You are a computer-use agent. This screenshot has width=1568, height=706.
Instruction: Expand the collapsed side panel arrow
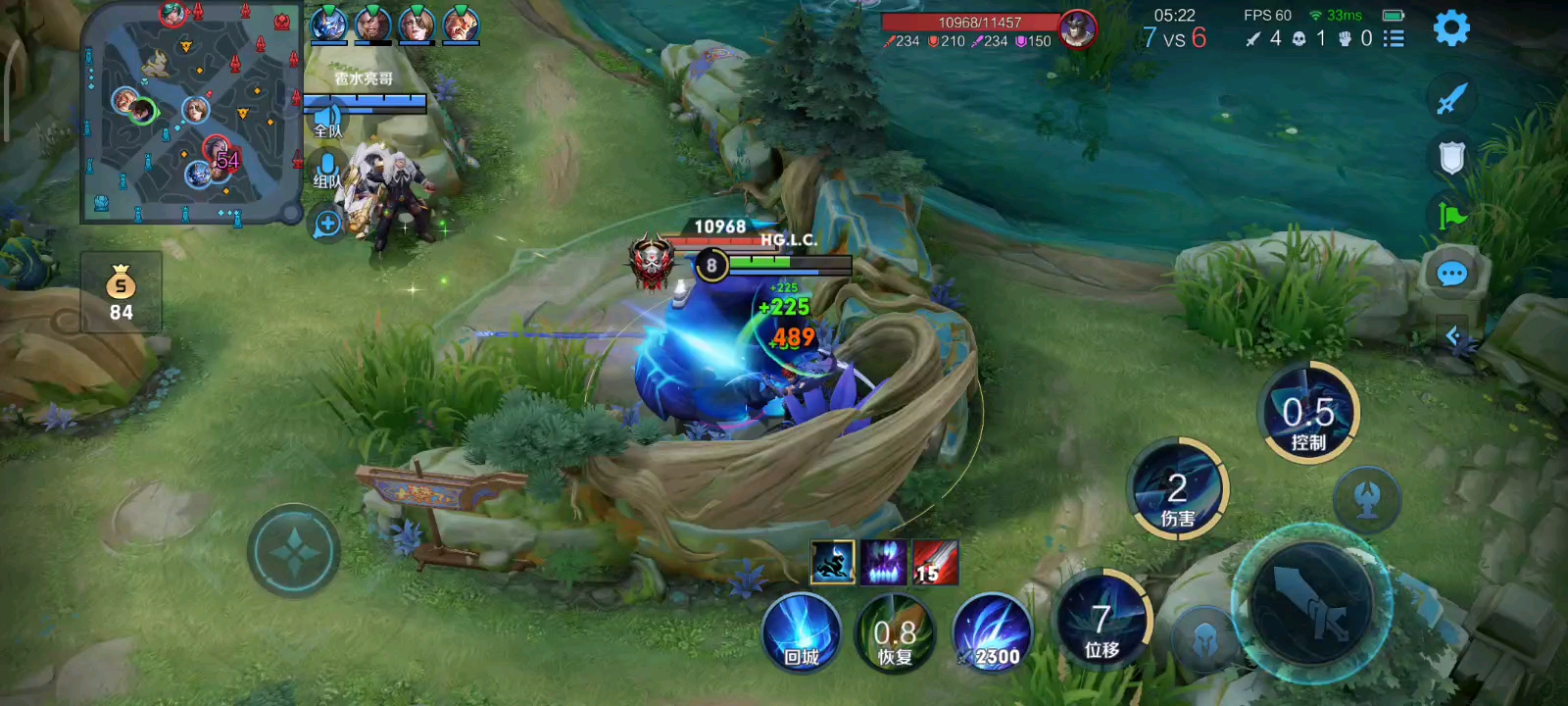coord(1453,336)
